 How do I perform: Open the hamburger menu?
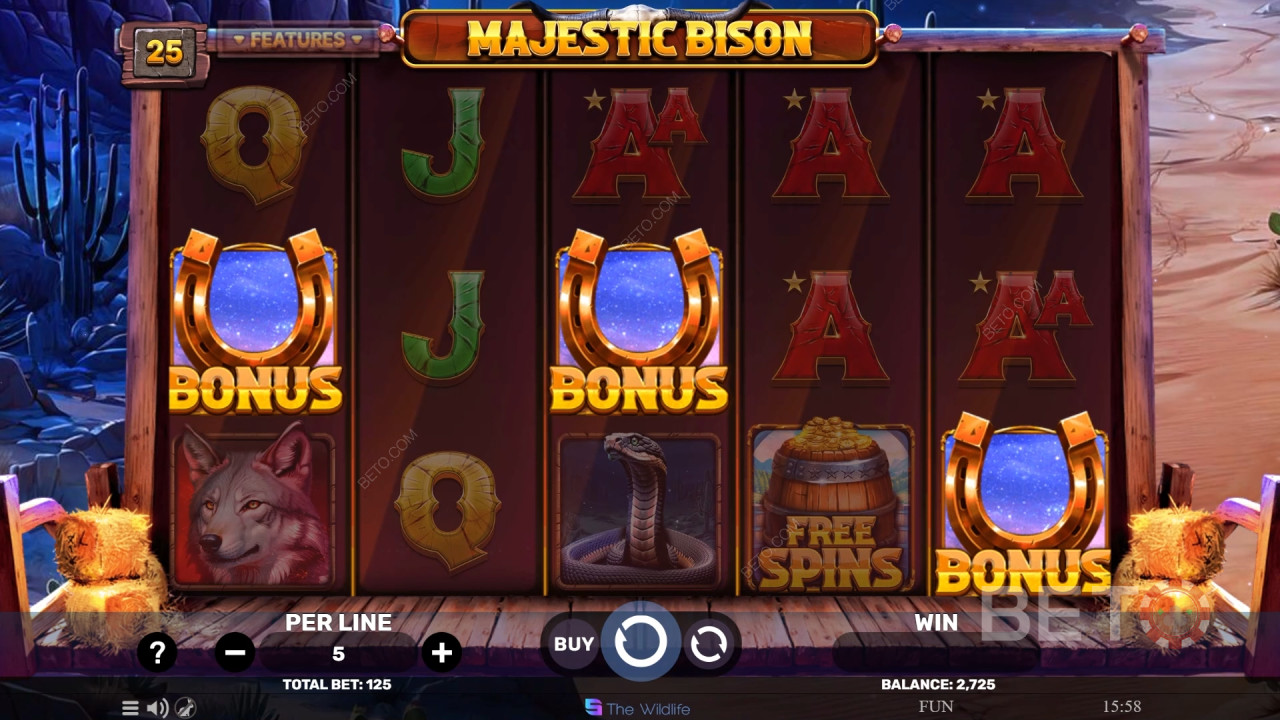(131, 708)
